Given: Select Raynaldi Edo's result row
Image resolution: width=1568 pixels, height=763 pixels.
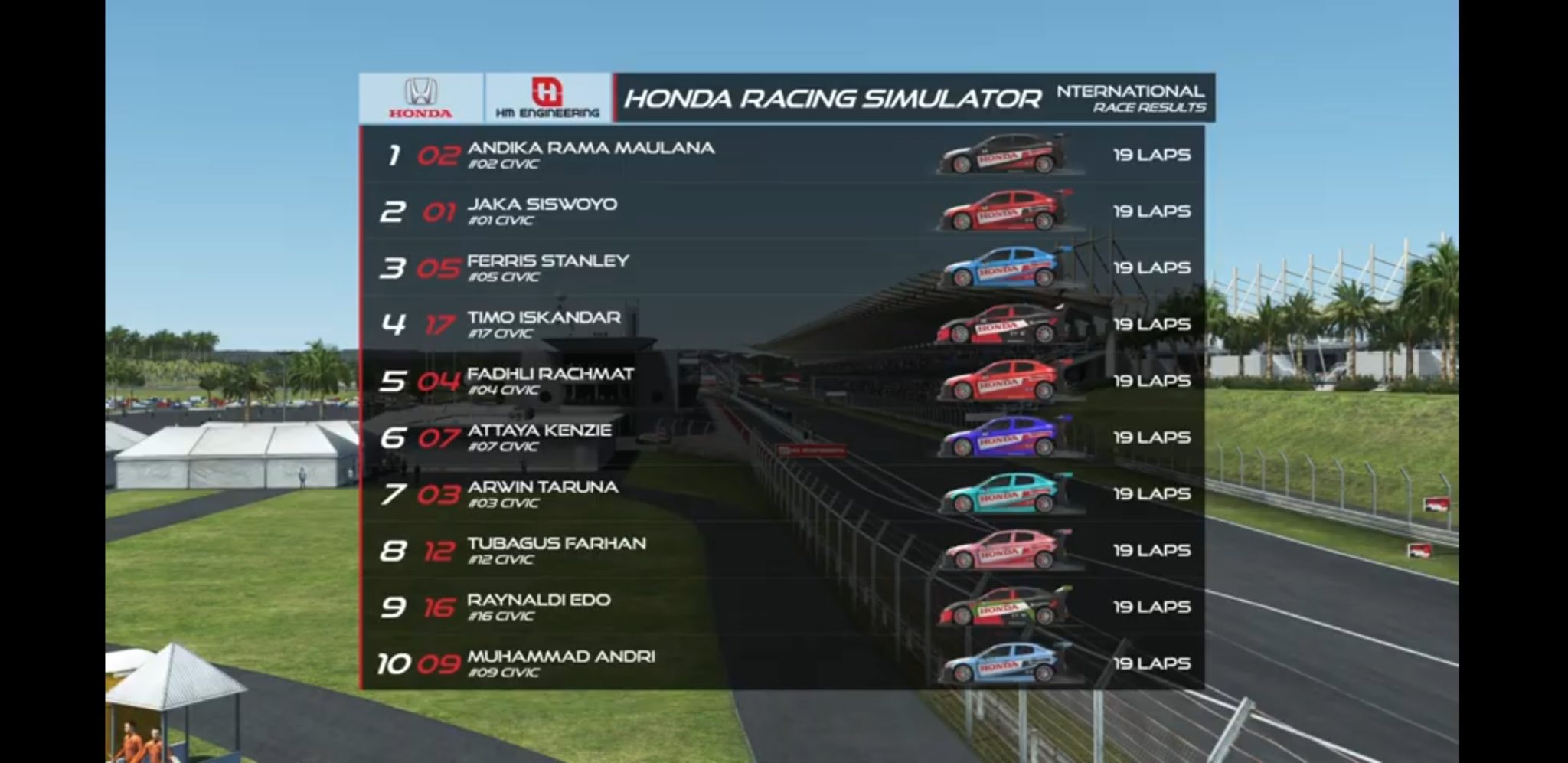Looking at the screenshot, I should tap(538, 607).
